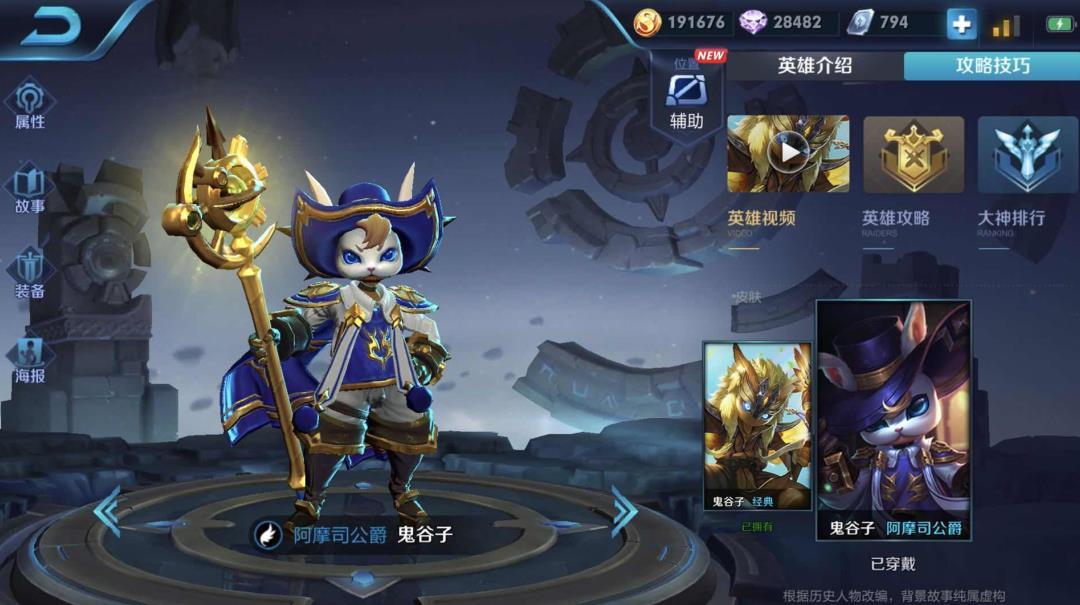This screenshot has height=605, width=1080.
Task: Open the 辅助 position badge
Action: pyautogui.click(x=687, y=98)
